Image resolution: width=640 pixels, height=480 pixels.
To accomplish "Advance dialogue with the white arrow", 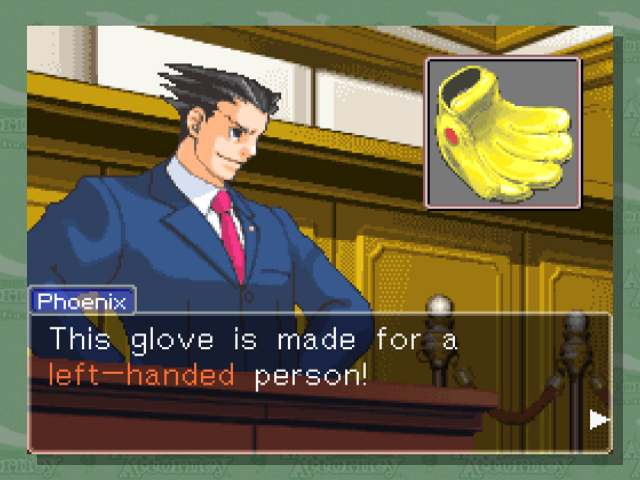I will point(598,420).
